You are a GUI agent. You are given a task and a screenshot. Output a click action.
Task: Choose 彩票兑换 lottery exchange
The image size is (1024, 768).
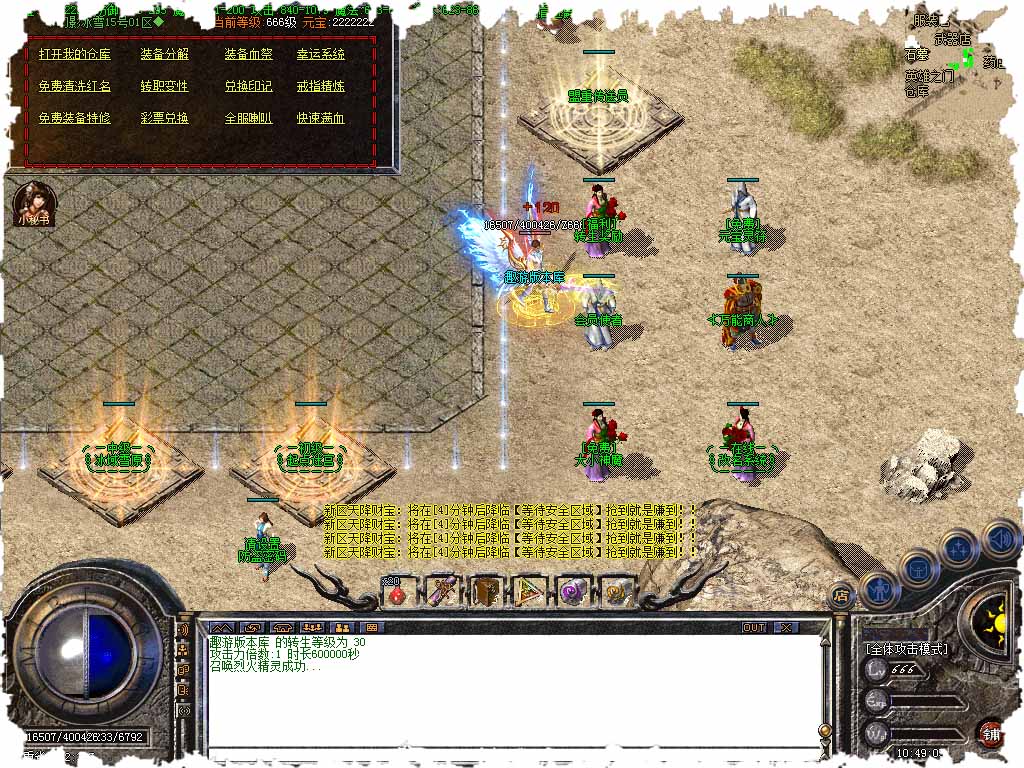pos(164,118)
